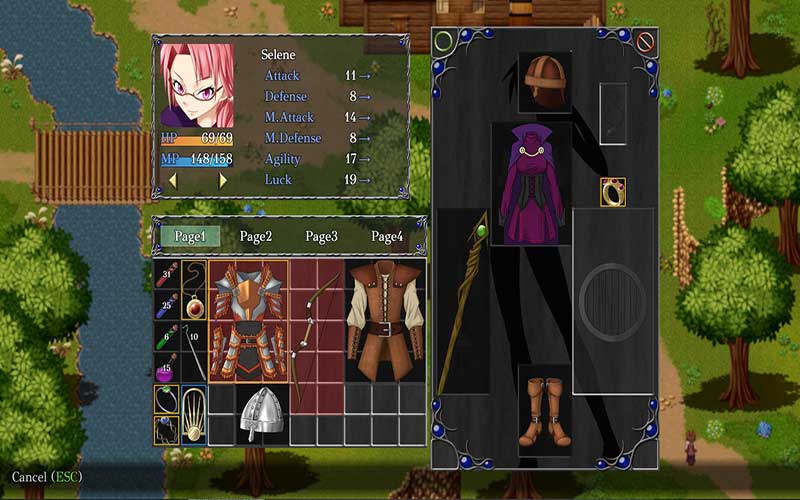
Task: Open the Page3 inventory tab
Action: [x=321, y=237]
